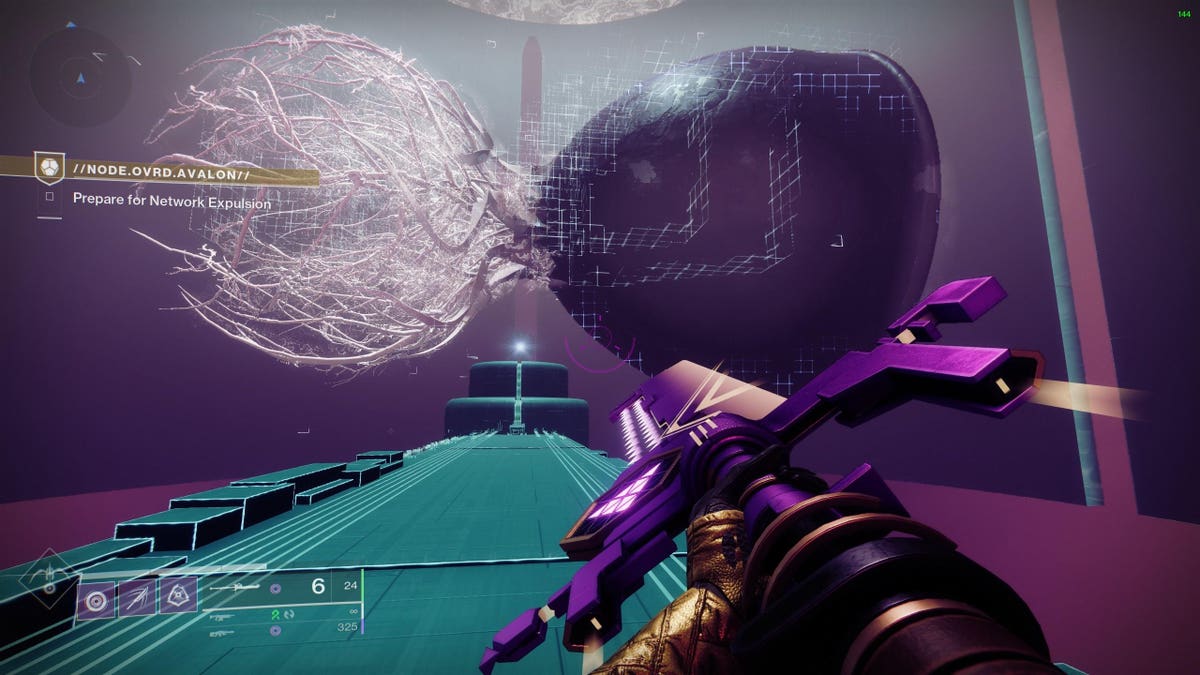
Task: Select the equipped weapon with 6 rounds
Action: [x=280, y=587]
